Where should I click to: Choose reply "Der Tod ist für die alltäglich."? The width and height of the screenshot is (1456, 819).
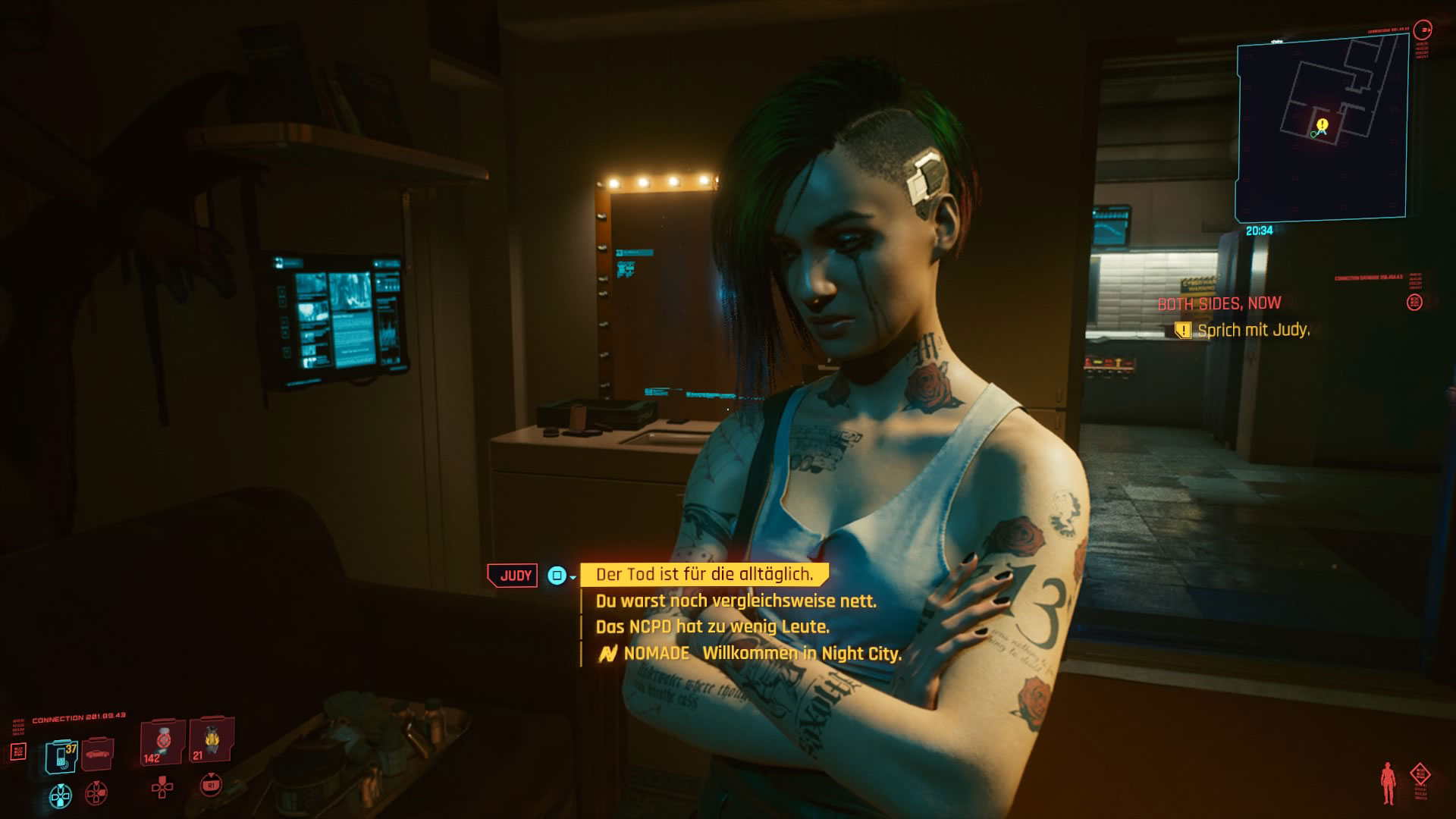[x=704, y=575]
